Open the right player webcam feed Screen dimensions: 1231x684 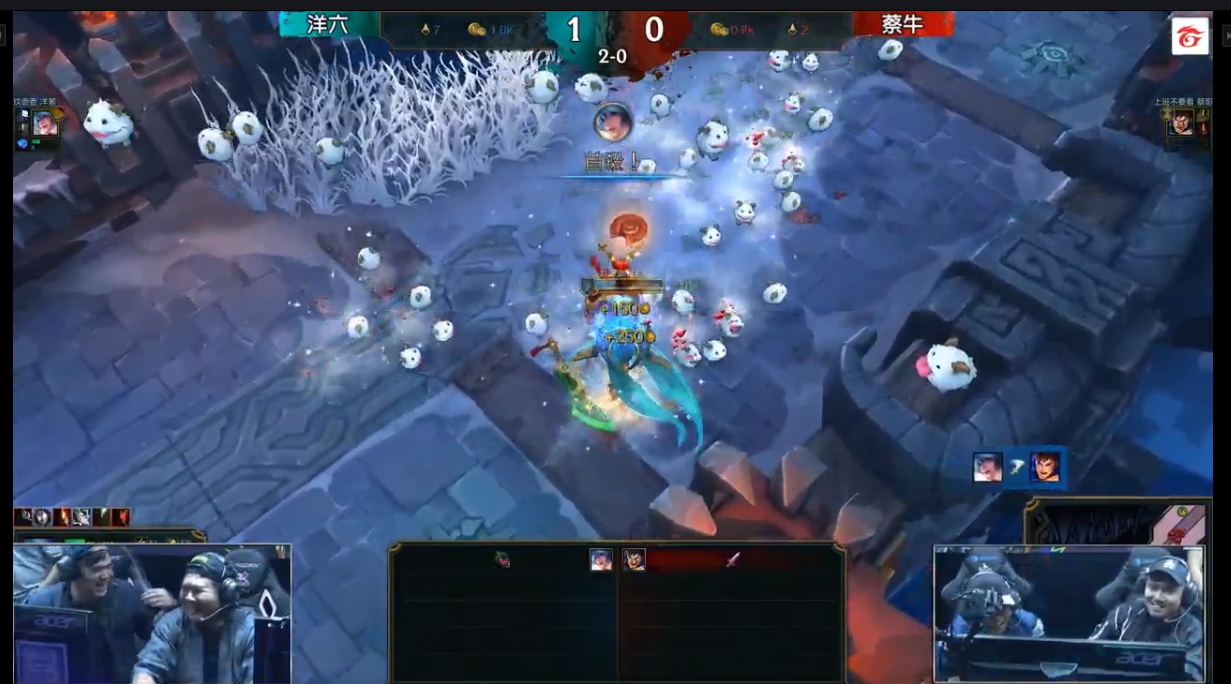[1071, 613]
